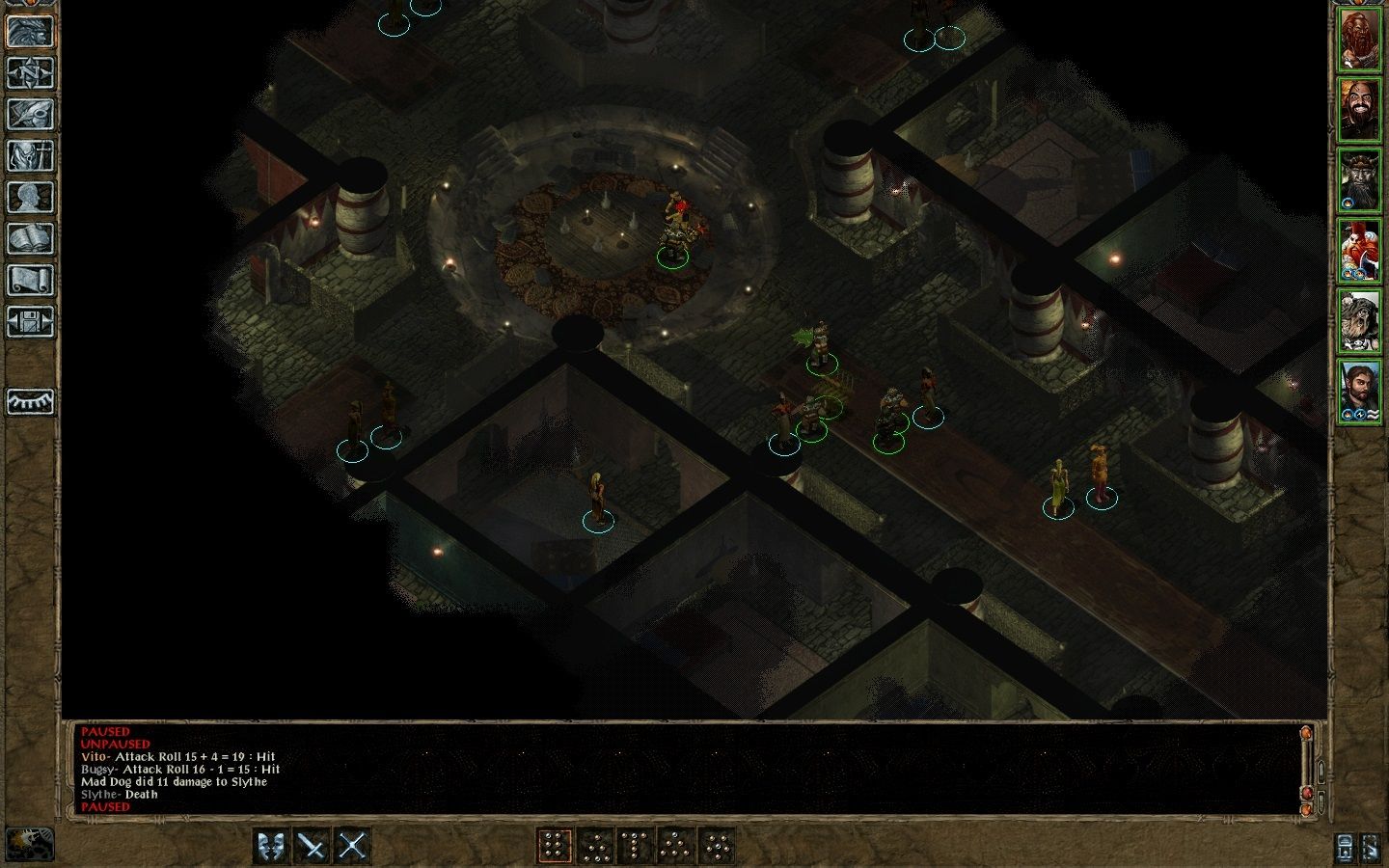Click the return-to-game face button at top
This screenshot has height=868, width=1389.
click(x=30, y=31)
